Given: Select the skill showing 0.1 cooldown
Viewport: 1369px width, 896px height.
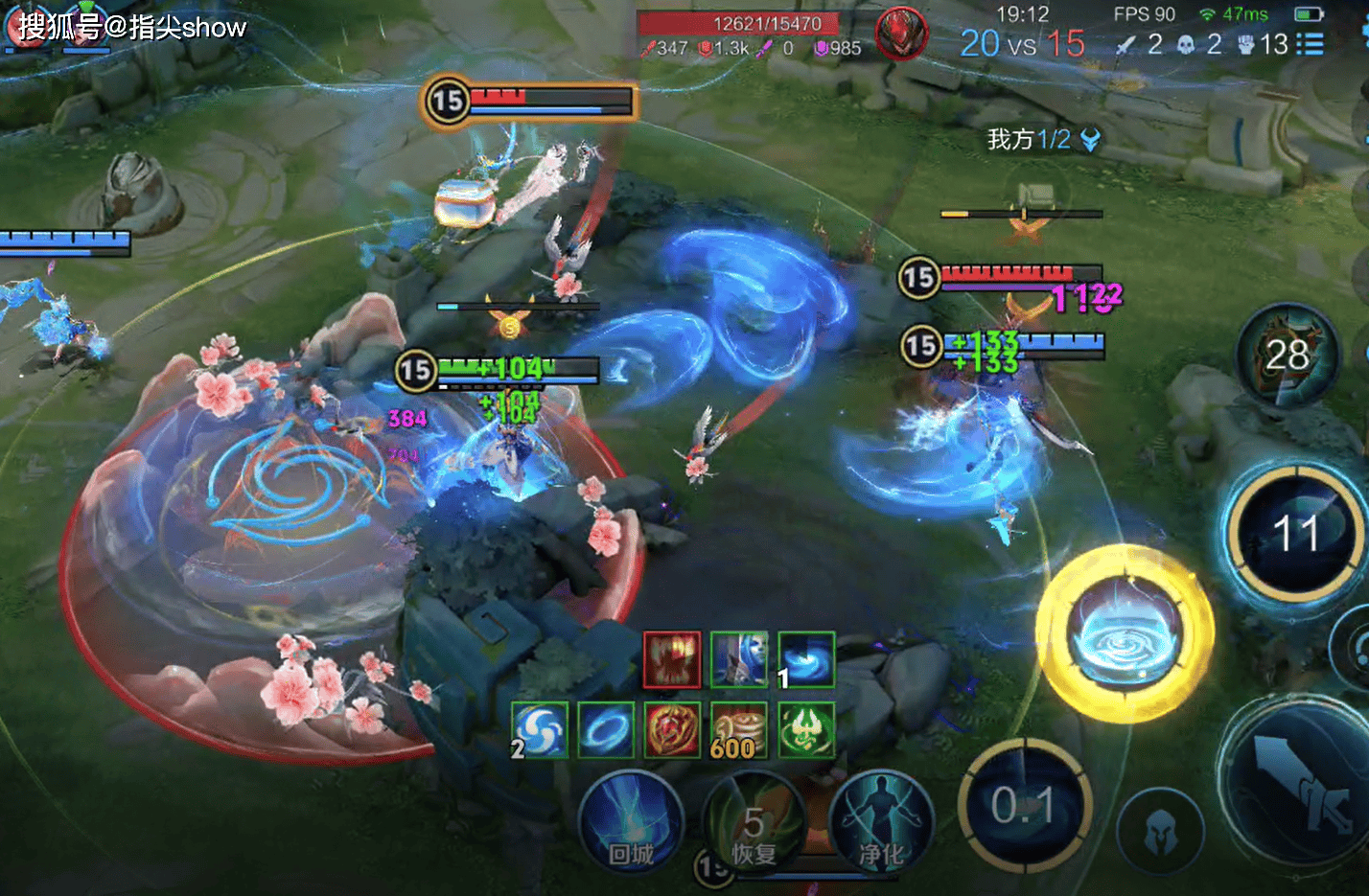Looking at the screenshot, I should (1024, 807).
